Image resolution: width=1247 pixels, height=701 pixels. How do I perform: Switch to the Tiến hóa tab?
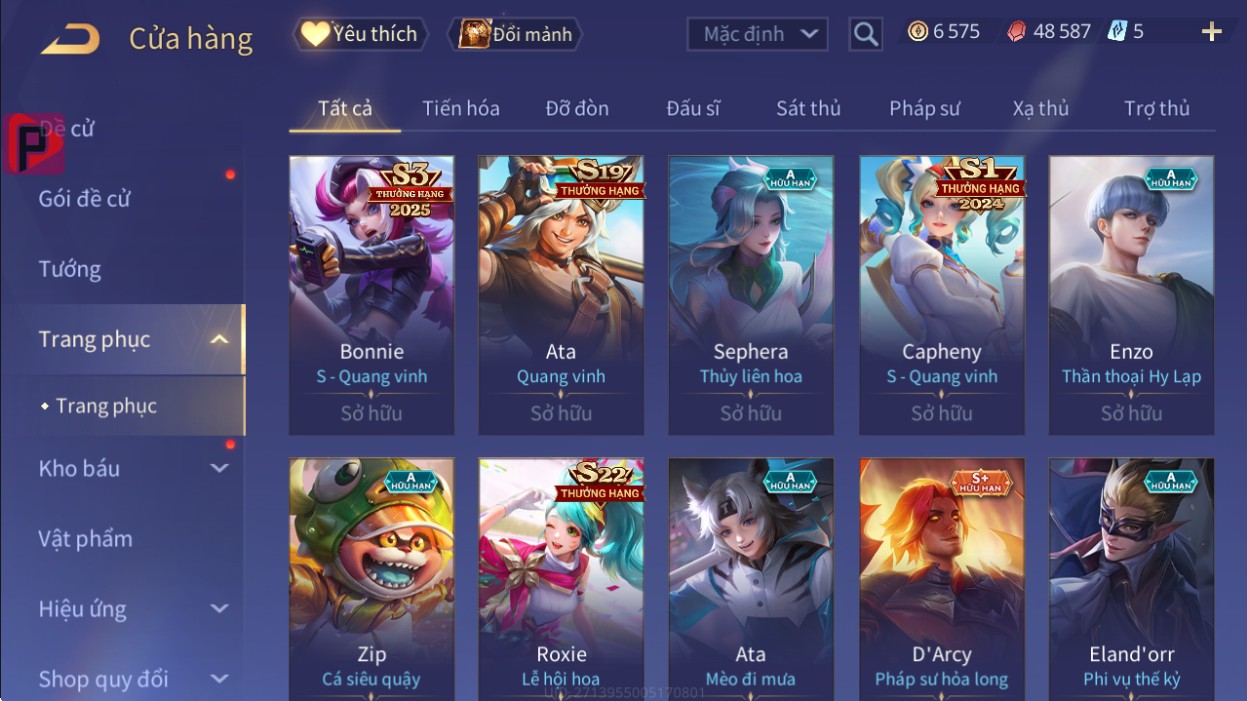(x=460, y=108)
